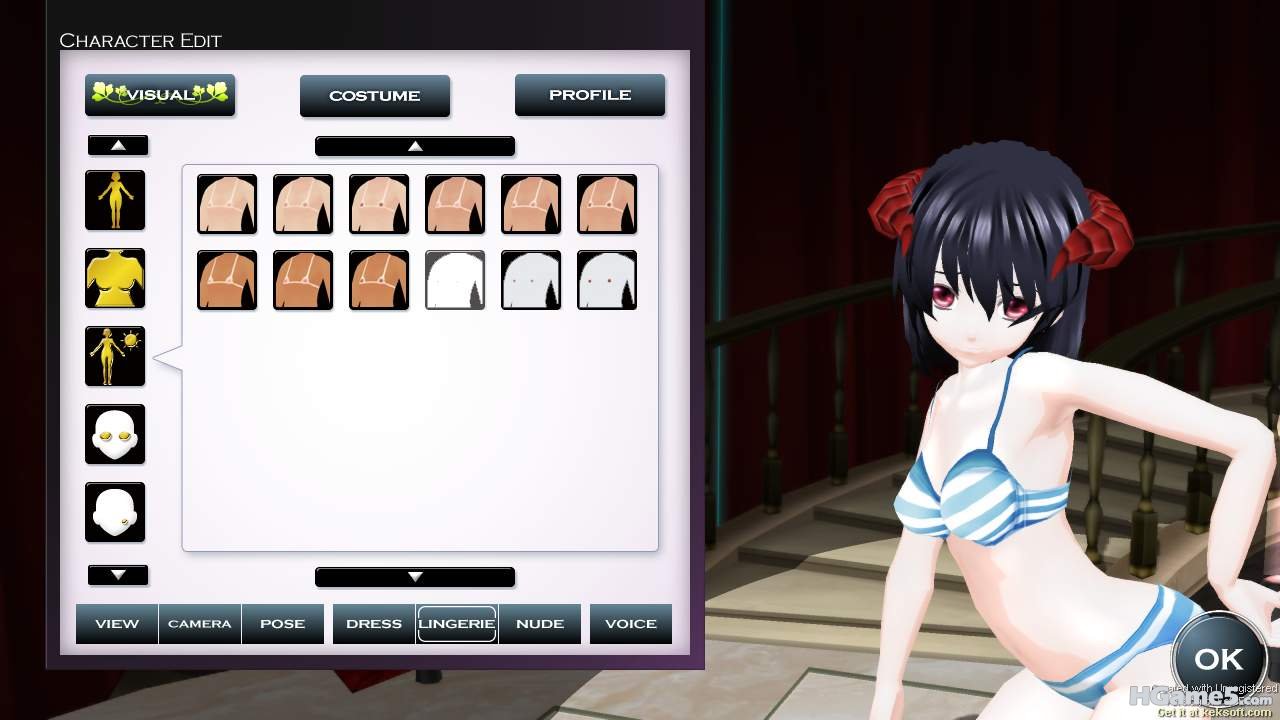
Task: Click the up arrow above category icons
Action: [118, 145]
